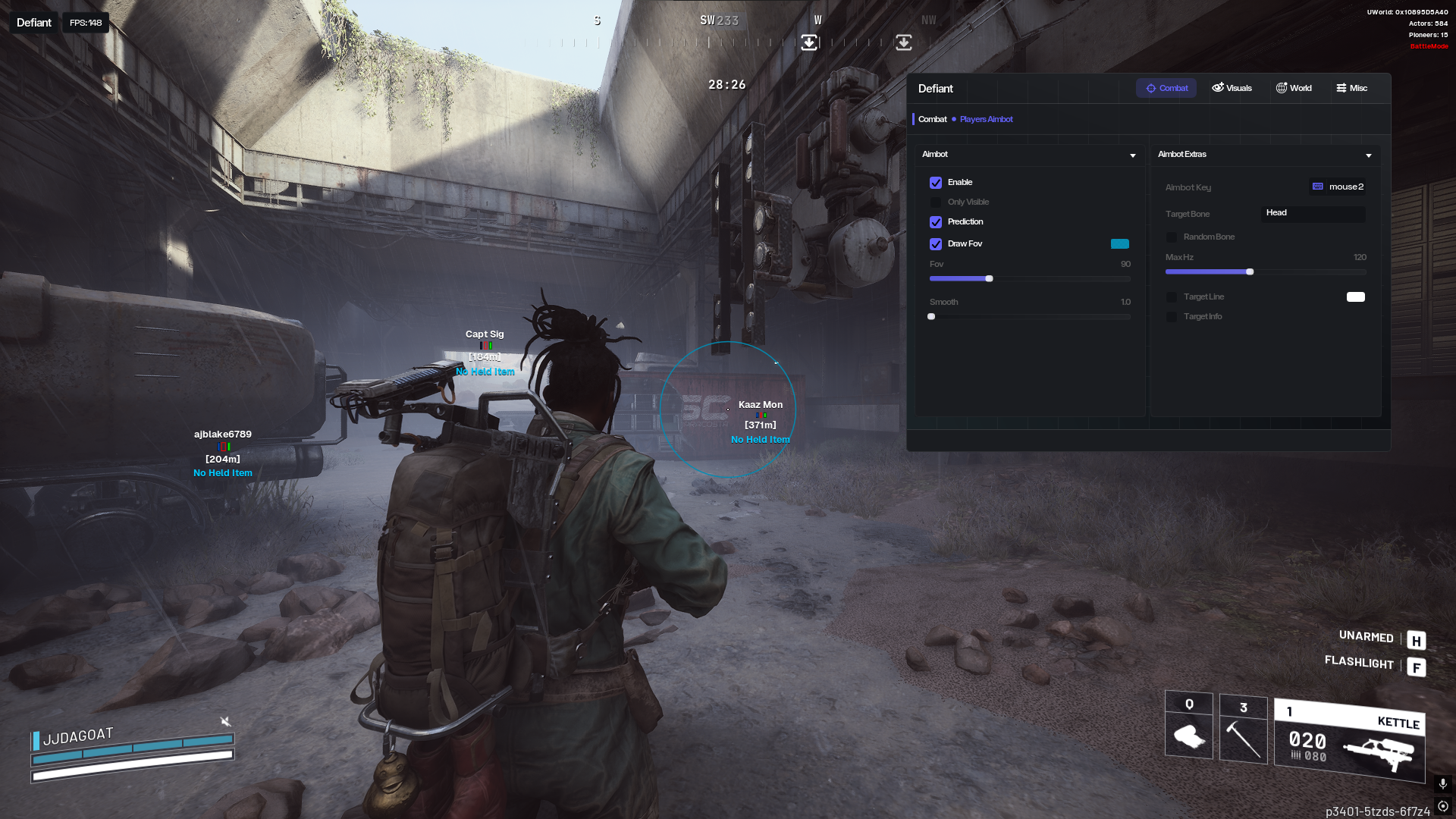
Task: Click the Max Hz slider handle
Action: tap(1250, 271)
